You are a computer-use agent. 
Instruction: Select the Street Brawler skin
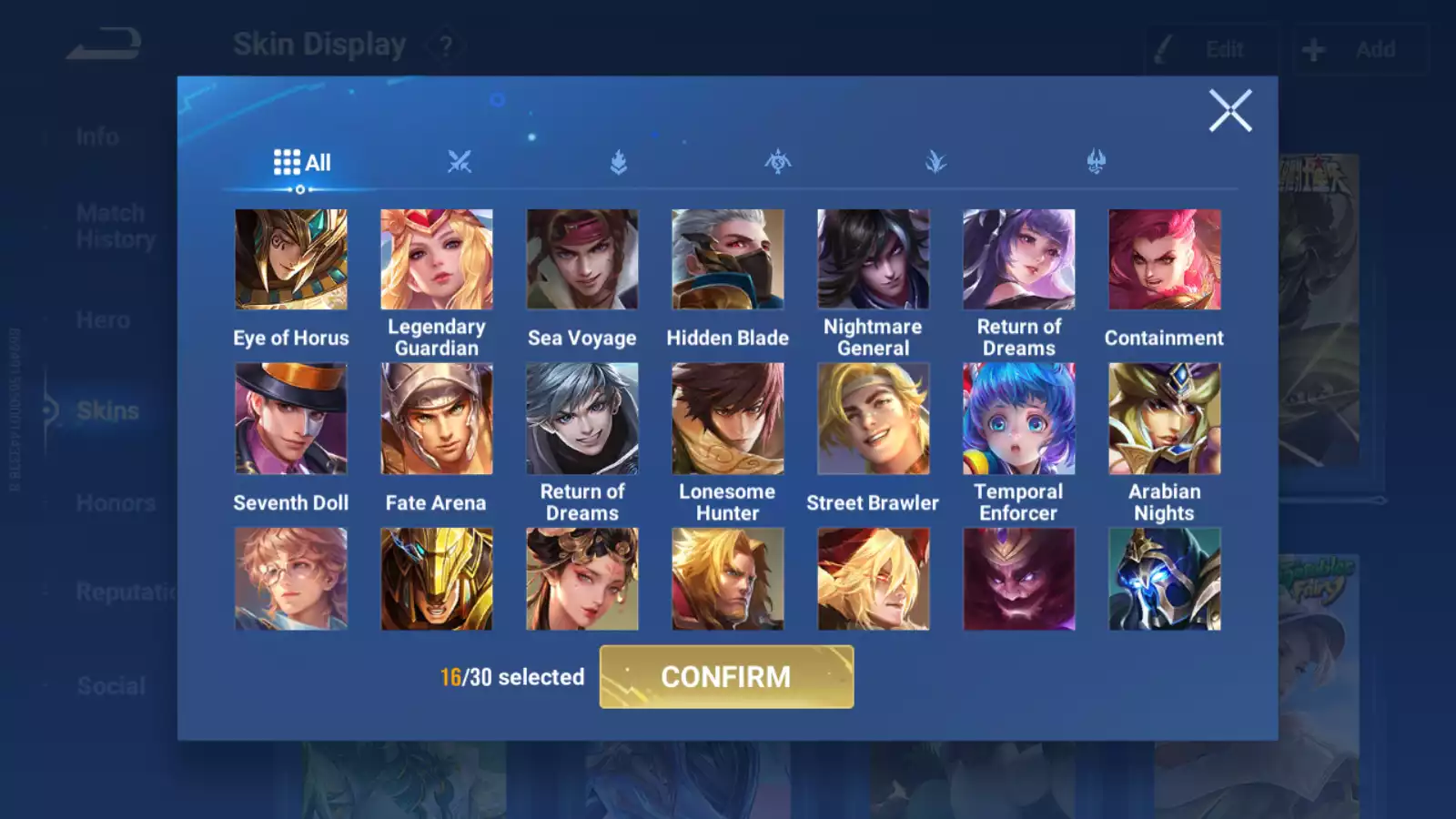pyautogui.click(x=874, y=420)
